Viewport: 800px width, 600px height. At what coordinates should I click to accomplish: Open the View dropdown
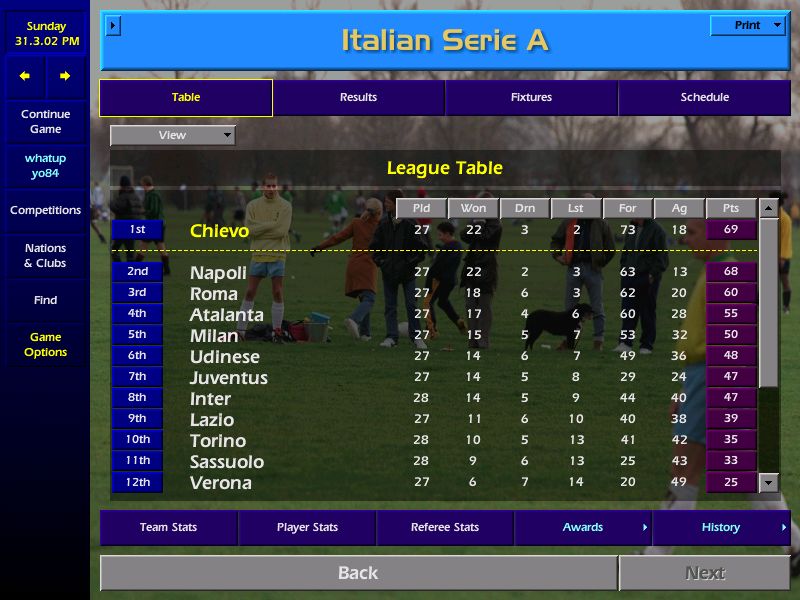[173, 135]
